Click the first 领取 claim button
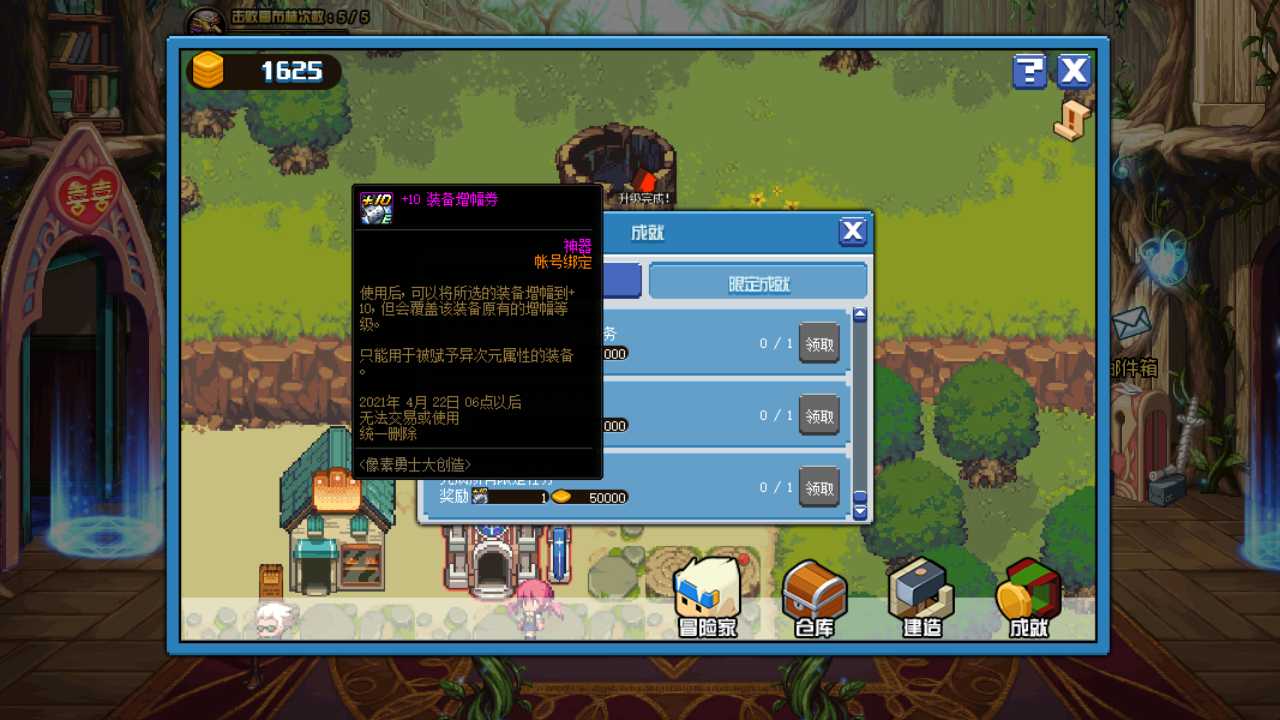Image resolution: width=1280 pixels, height=720 pixels. point(818,343)
